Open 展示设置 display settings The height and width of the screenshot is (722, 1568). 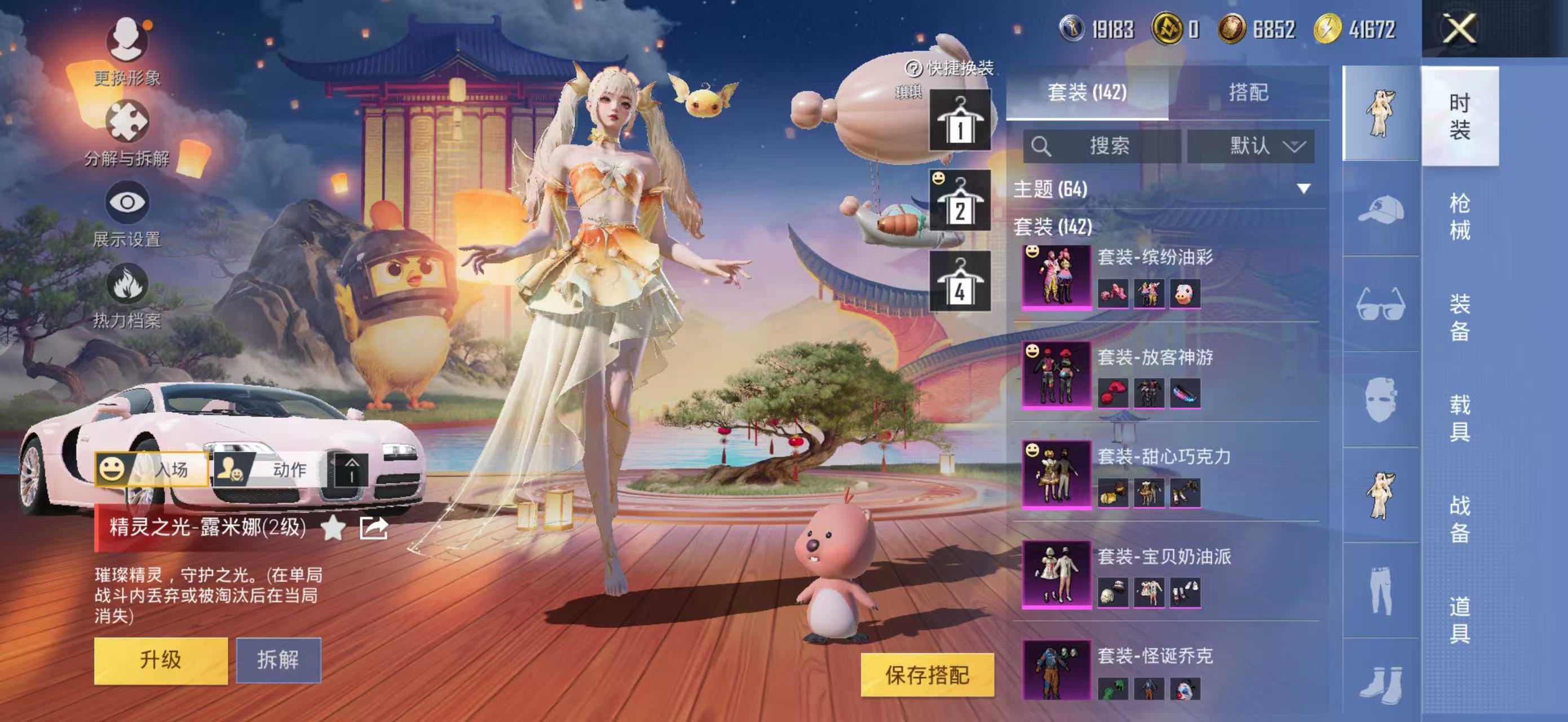127,202
